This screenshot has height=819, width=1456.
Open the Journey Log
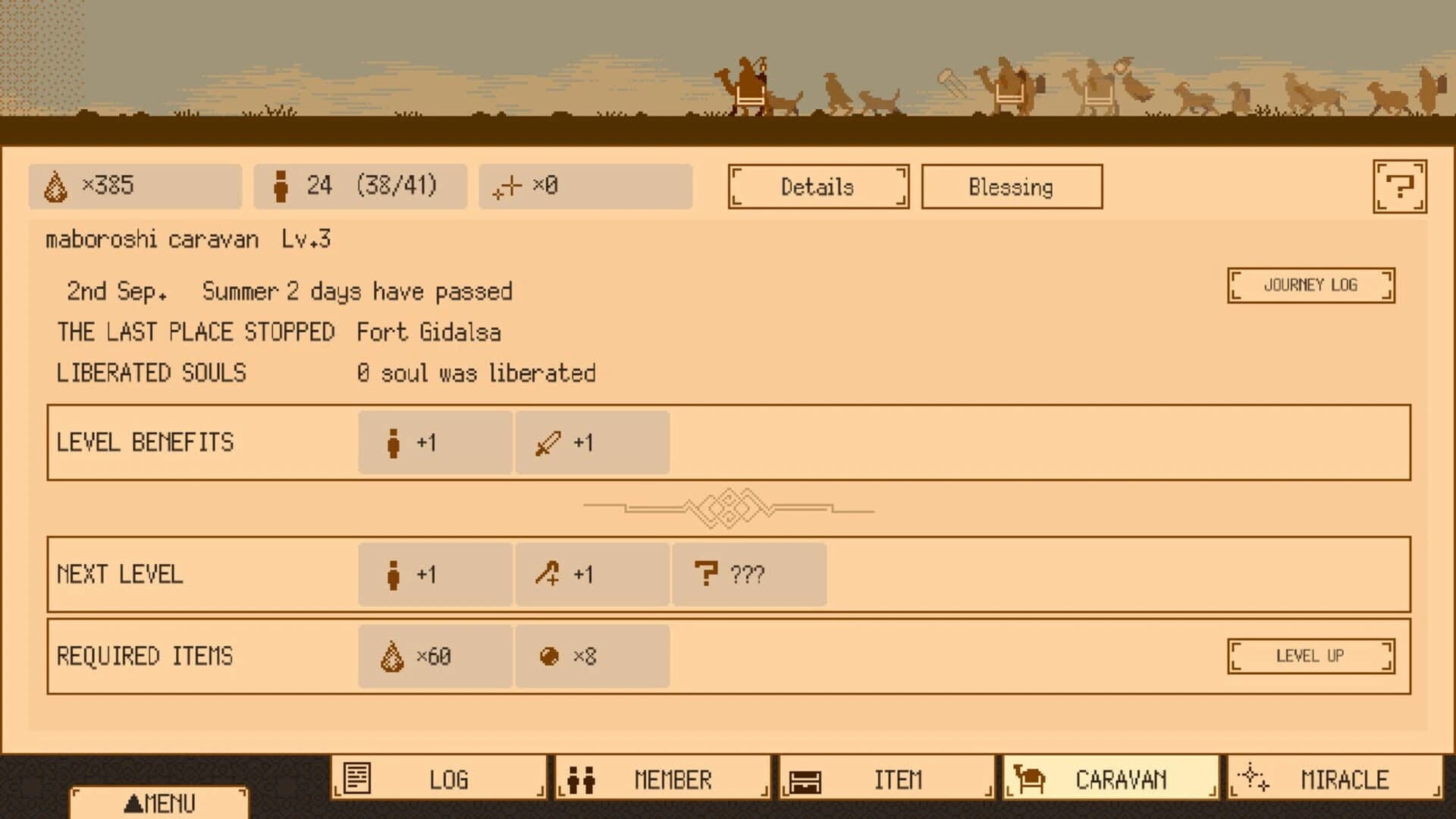pos(1310,285)
